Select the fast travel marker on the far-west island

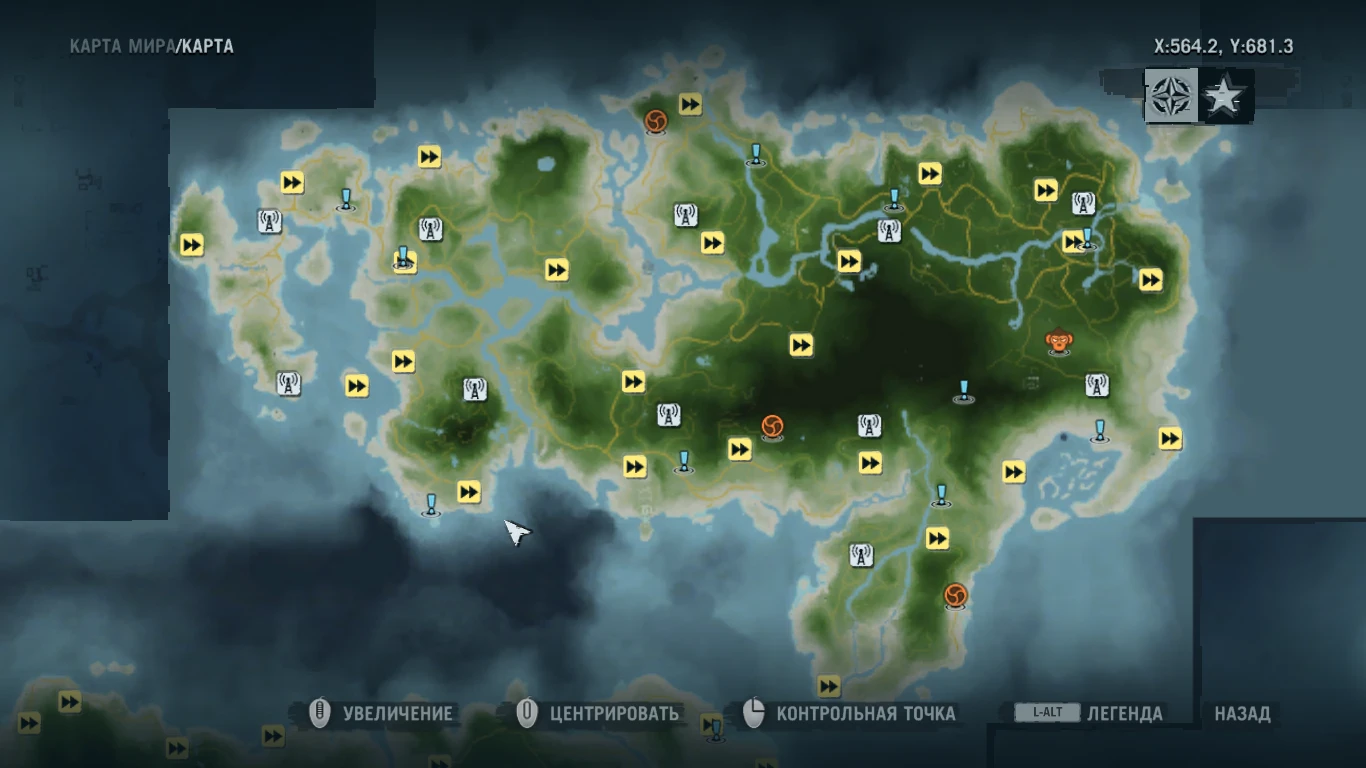(x=190, y=245)
